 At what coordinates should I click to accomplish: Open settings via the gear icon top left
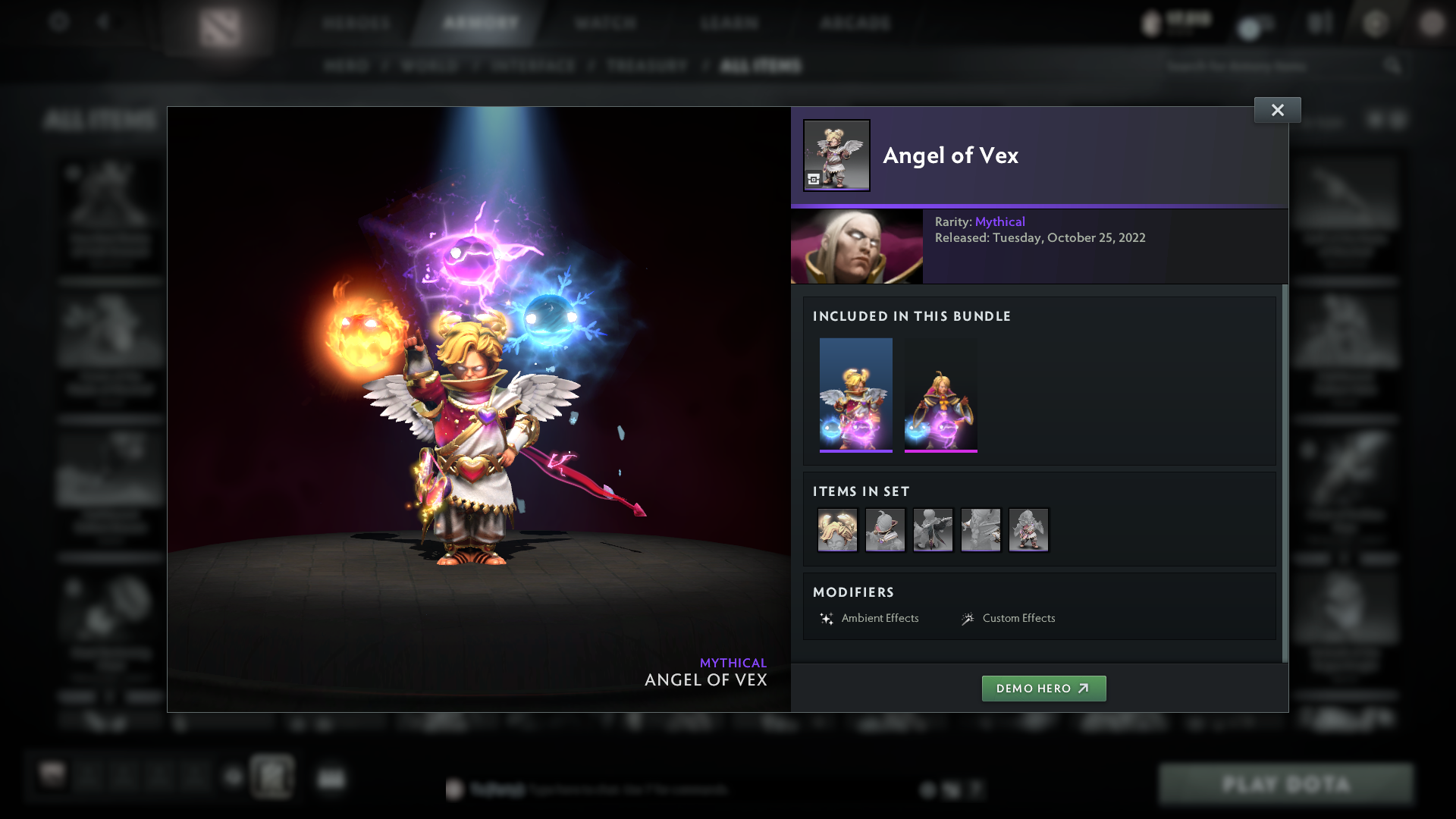click(x=59, y=23)
